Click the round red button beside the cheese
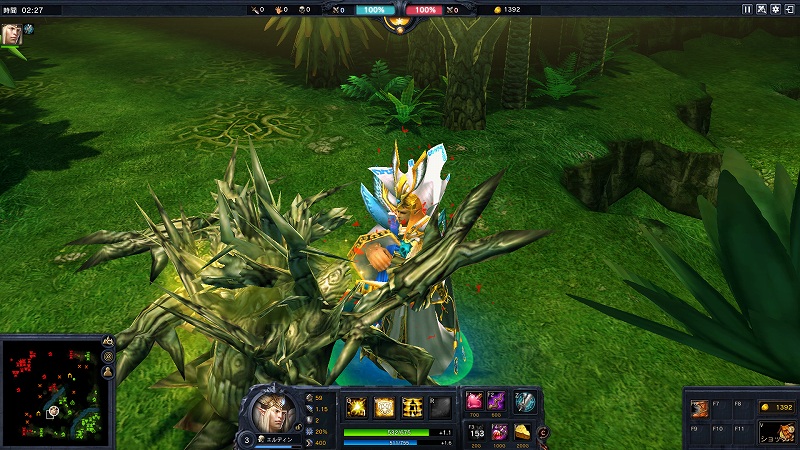 point(542,433)
